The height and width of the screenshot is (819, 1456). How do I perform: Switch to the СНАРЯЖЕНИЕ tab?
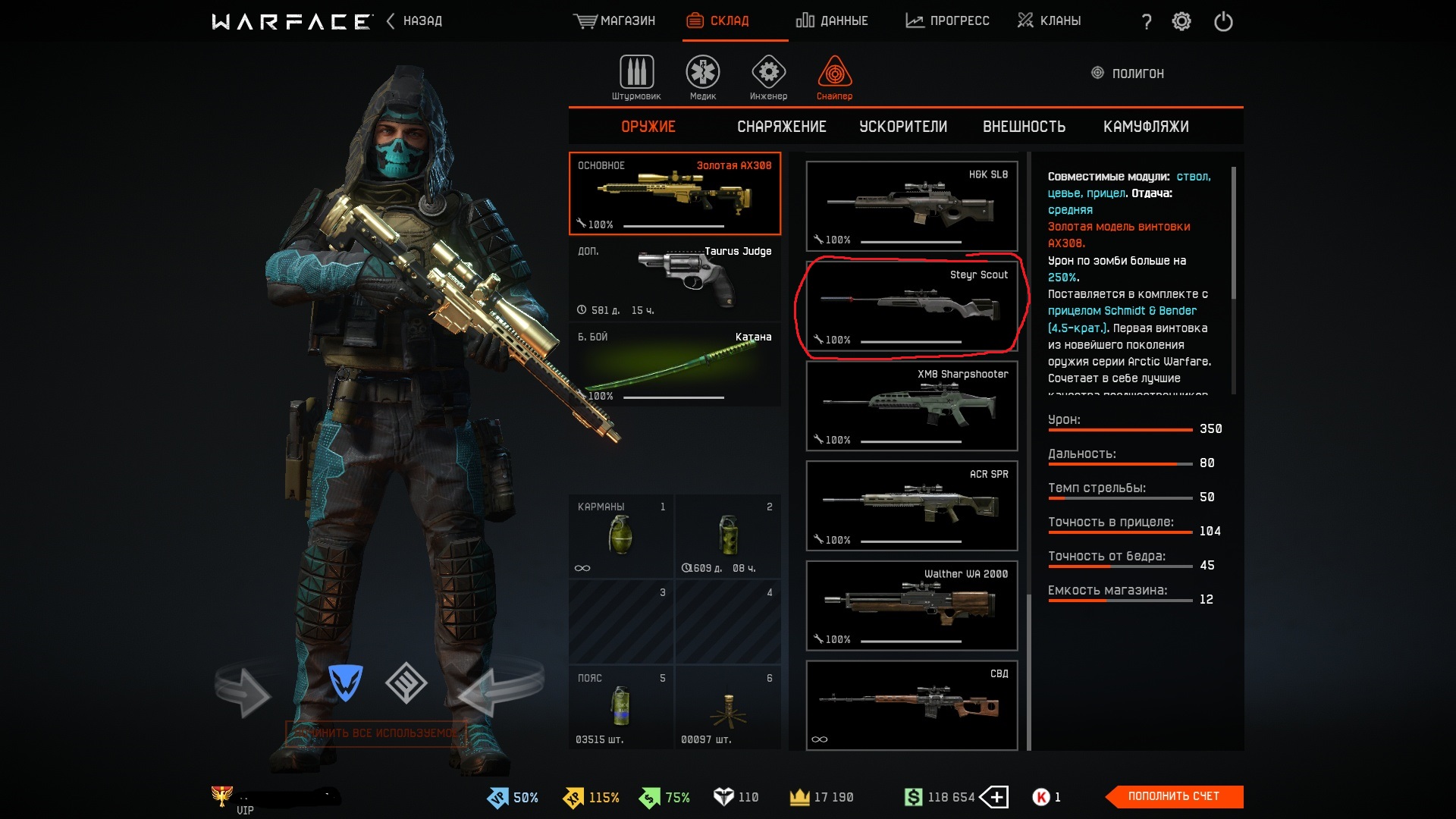point(782,127)
